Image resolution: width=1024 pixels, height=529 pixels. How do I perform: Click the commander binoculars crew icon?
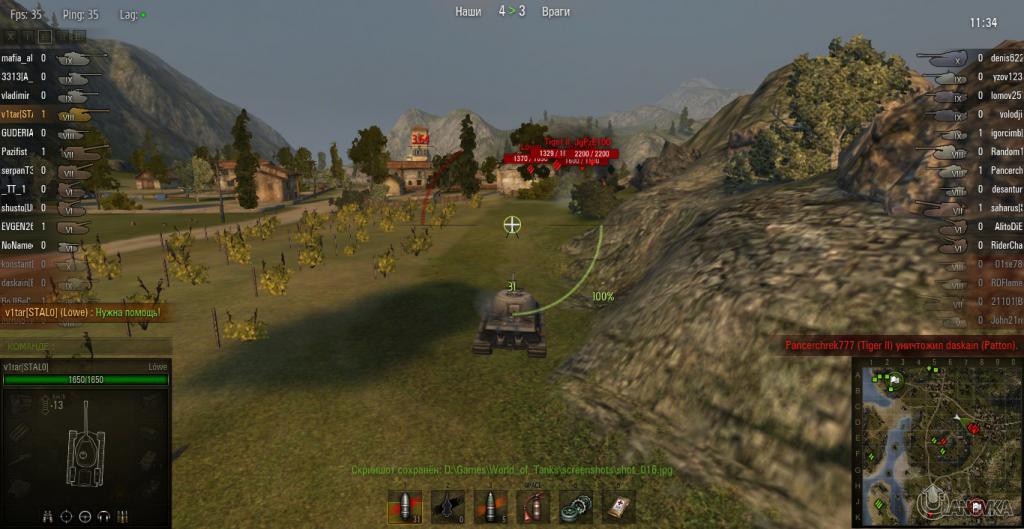pos(50,516)
